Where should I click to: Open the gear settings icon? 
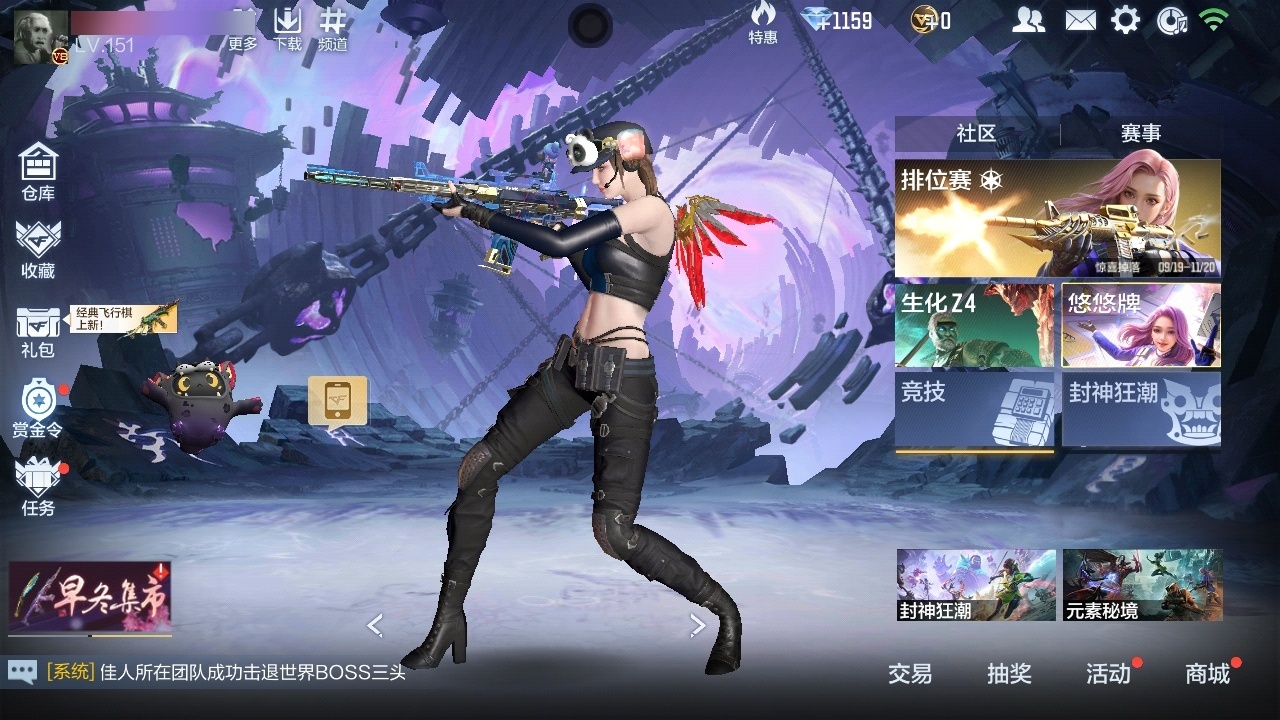pyautogui.click(x=1126, y=20)
